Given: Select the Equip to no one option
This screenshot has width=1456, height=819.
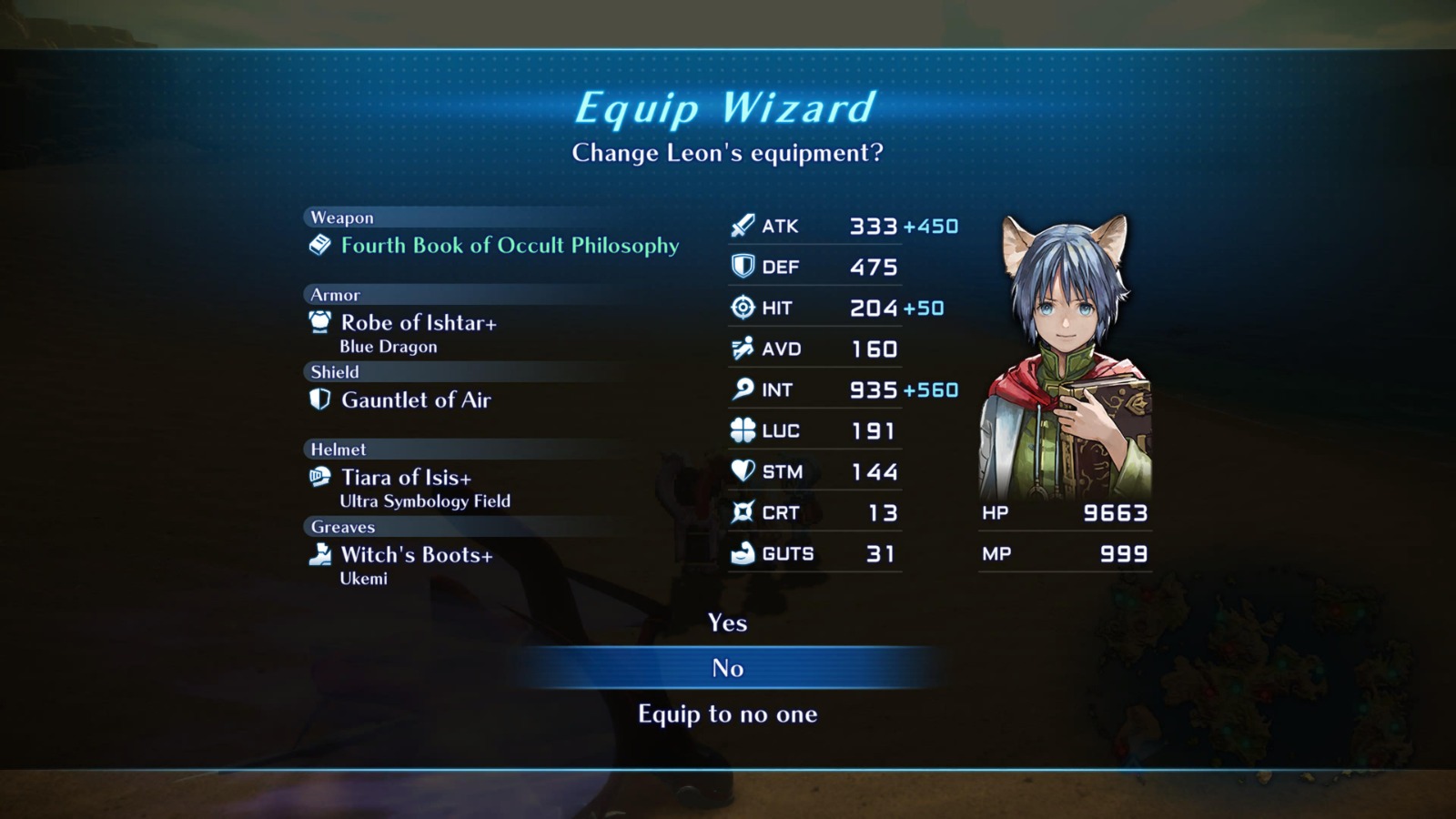Looking at the screenshot, I should 727,714.
